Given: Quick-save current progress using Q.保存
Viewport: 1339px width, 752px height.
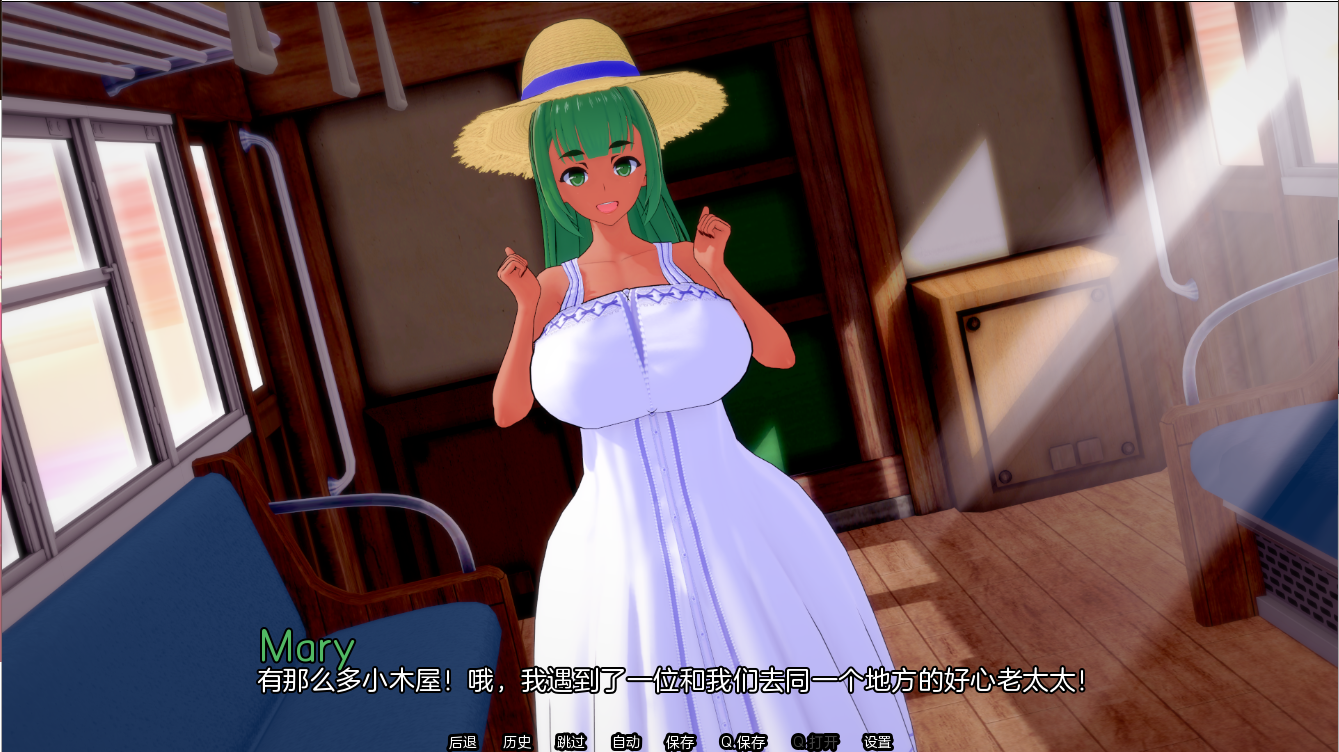Looking at the screenshot, I should pos(741,743).
